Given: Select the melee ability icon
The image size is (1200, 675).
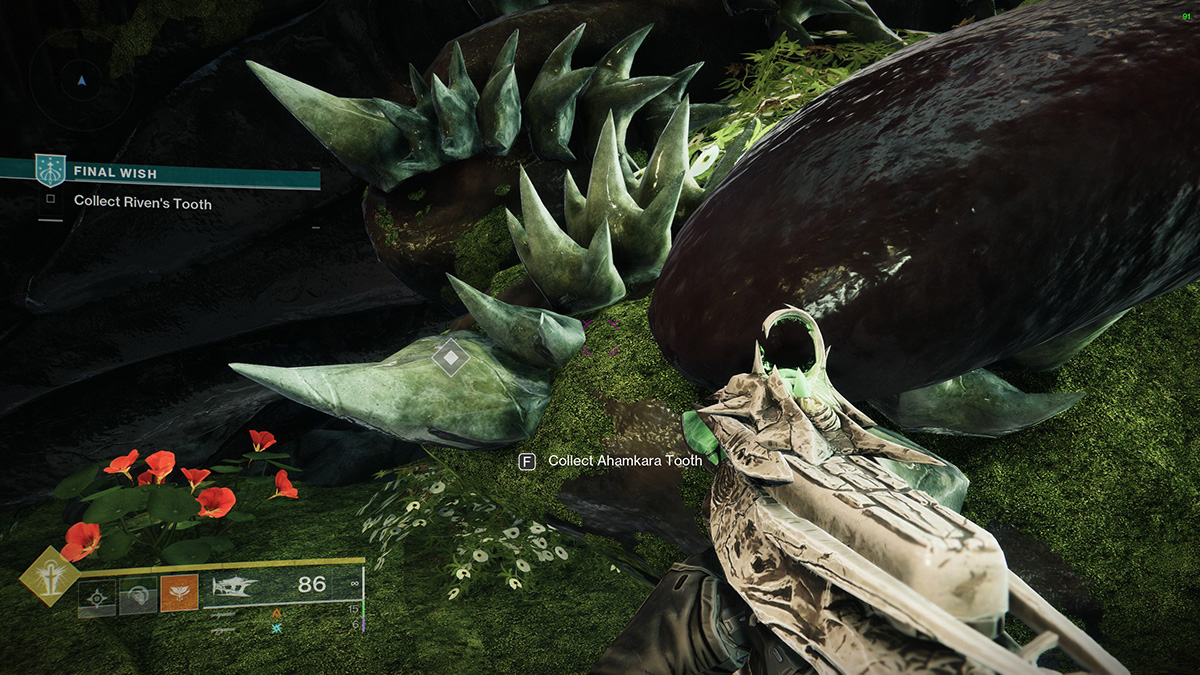Looking at the screenshot, I should click(139, 598).
